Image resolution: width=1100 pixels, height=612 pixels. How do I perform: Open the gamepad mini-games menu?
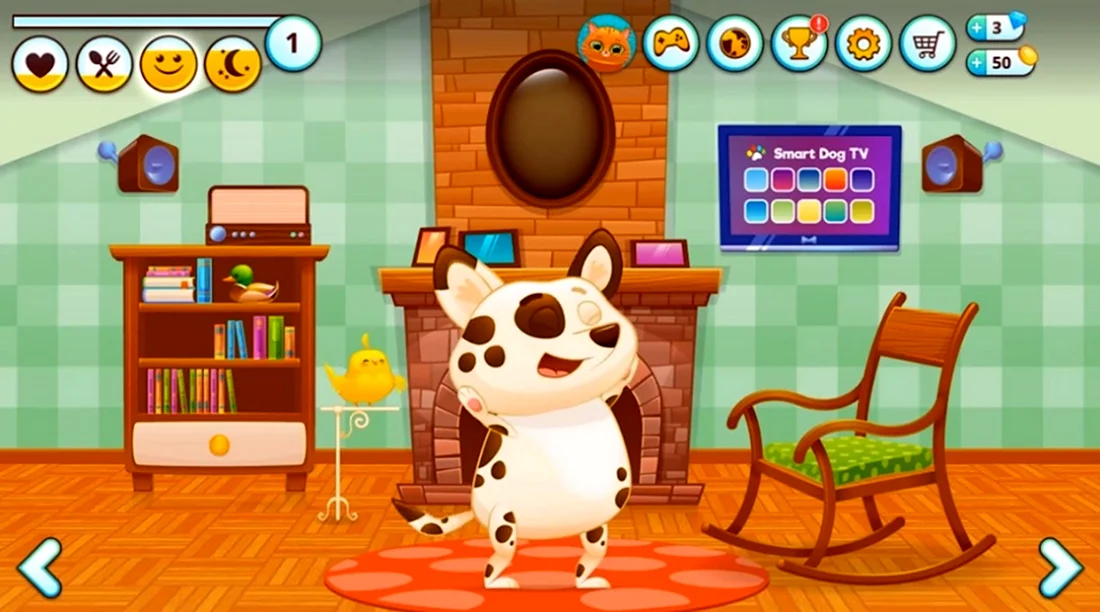pos(671,43)
